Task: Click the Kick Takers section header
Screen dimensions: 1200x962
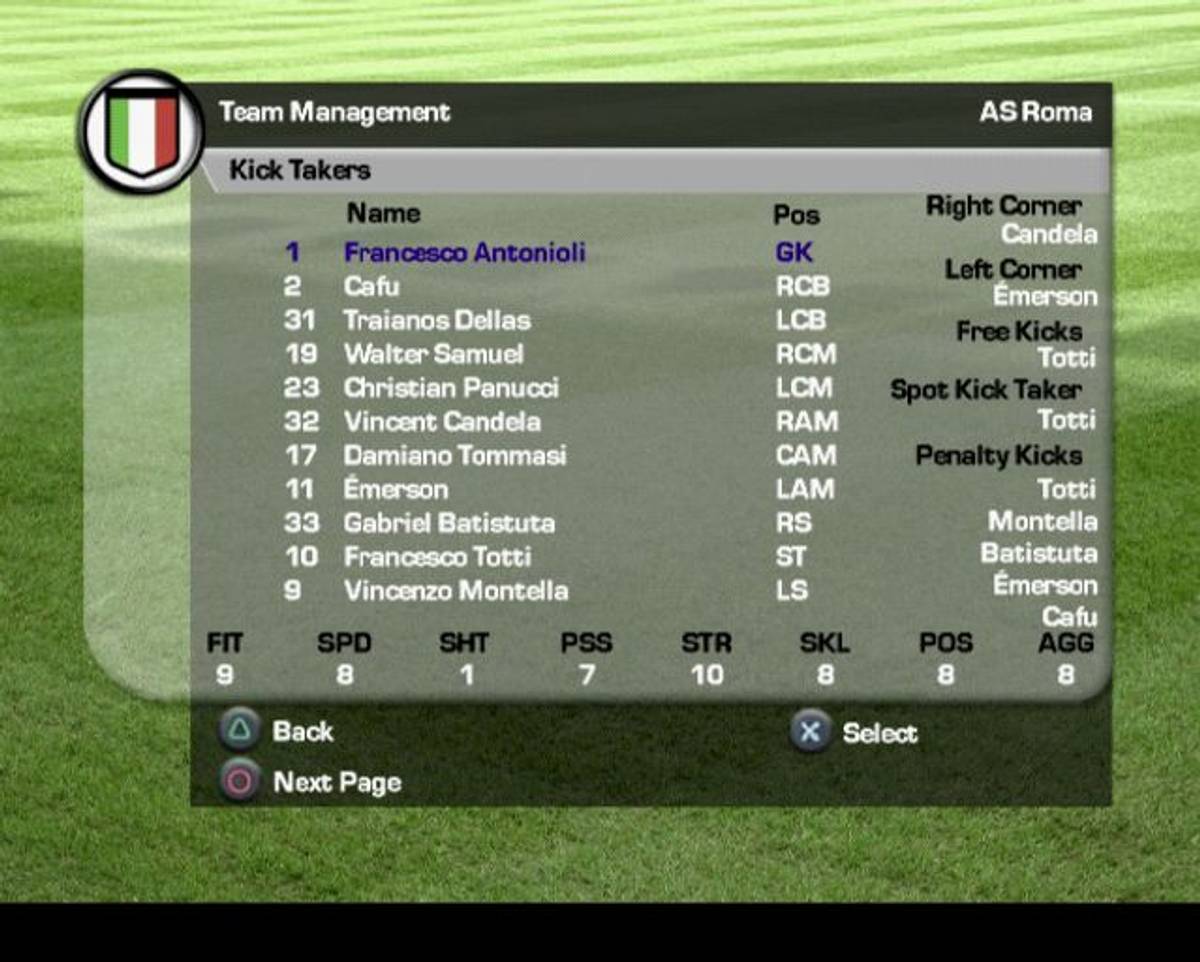Action: (300, 170)
